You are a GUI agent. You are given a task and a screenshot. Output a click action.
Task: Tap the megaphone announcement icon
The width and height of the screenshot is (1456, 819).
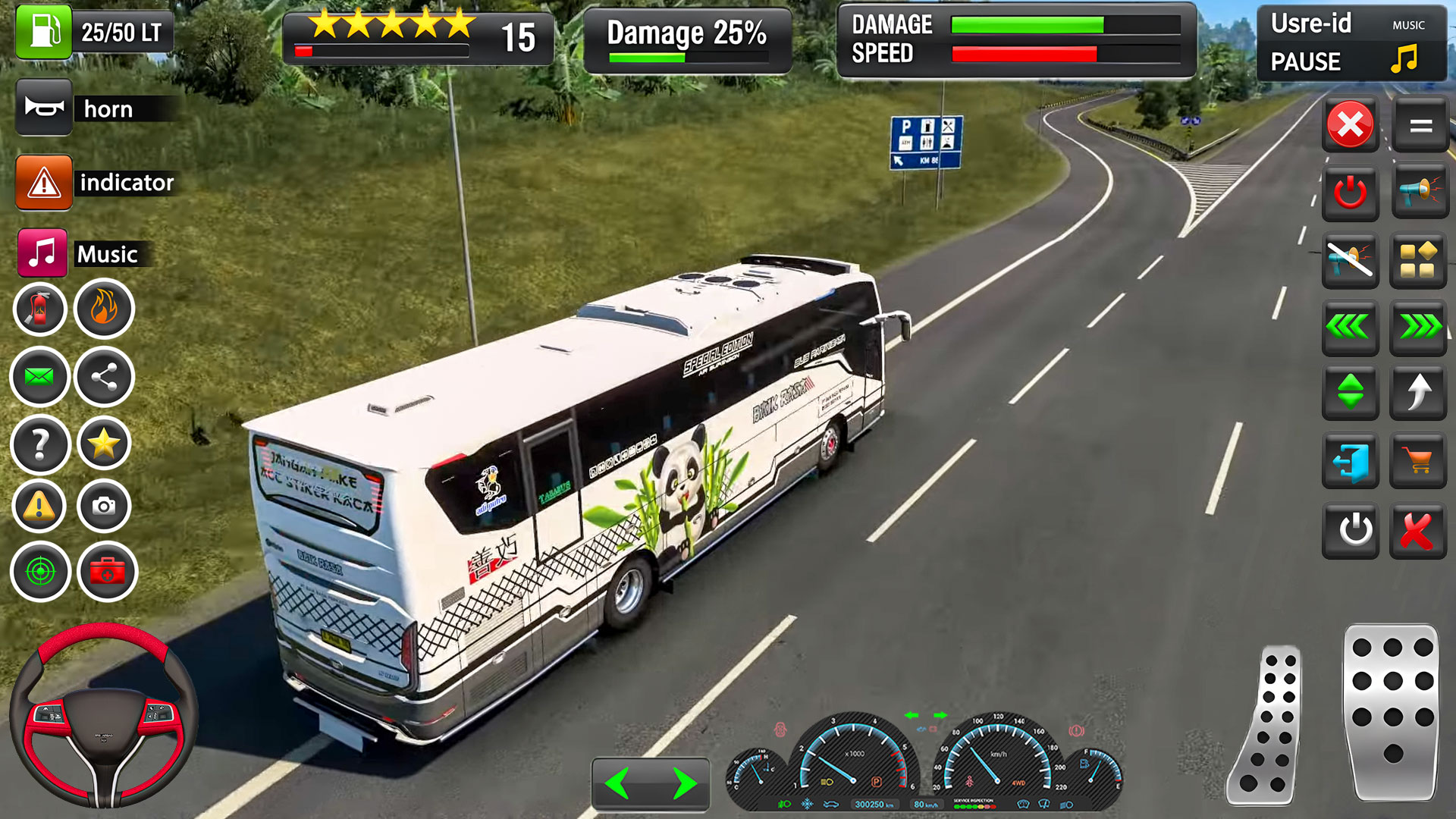tap(1417, 193)
